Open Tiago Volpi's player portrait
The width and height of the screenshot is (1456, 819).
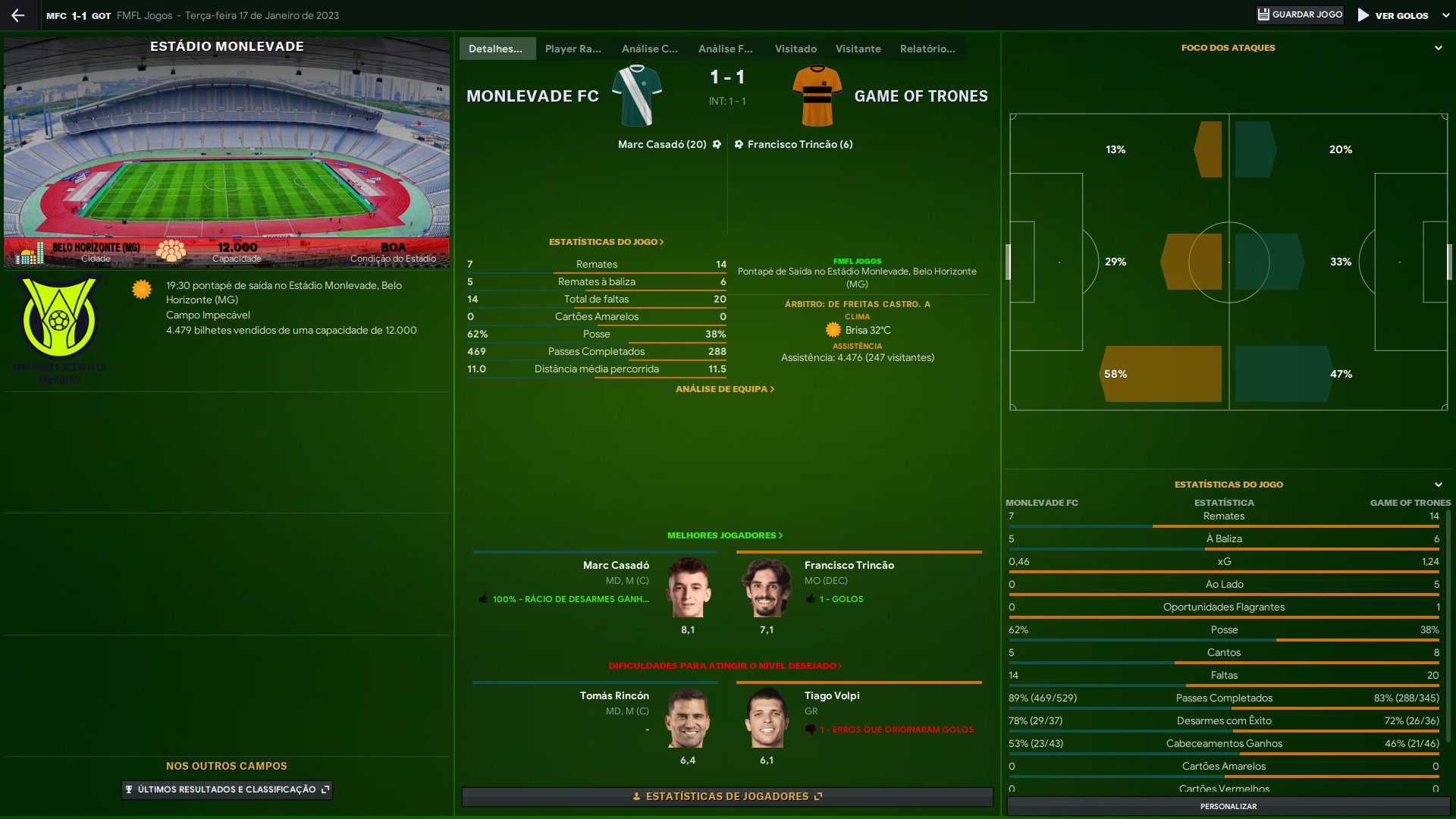767,718
